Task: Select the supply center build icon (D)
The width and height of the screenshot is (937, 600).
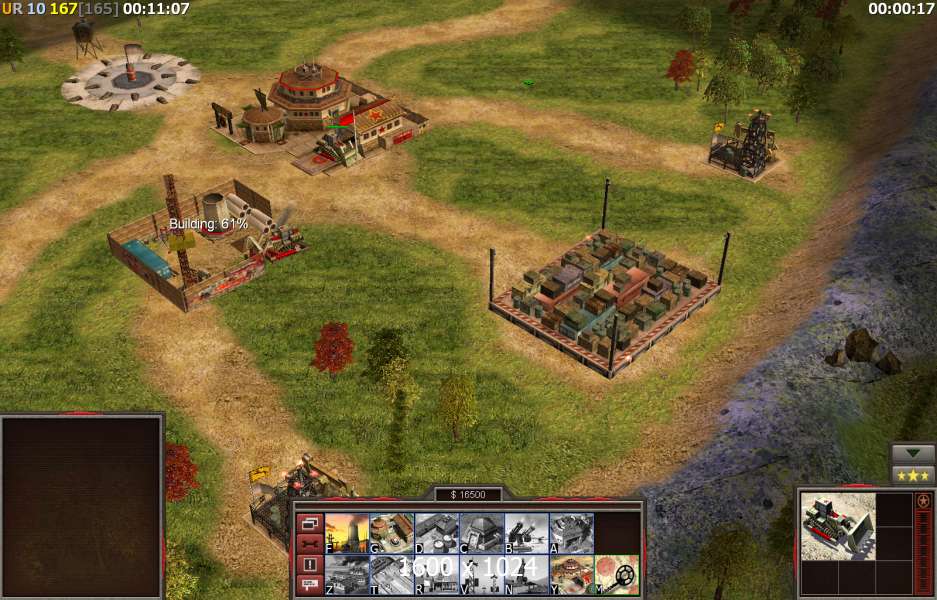Action: (x=436, y=533)
